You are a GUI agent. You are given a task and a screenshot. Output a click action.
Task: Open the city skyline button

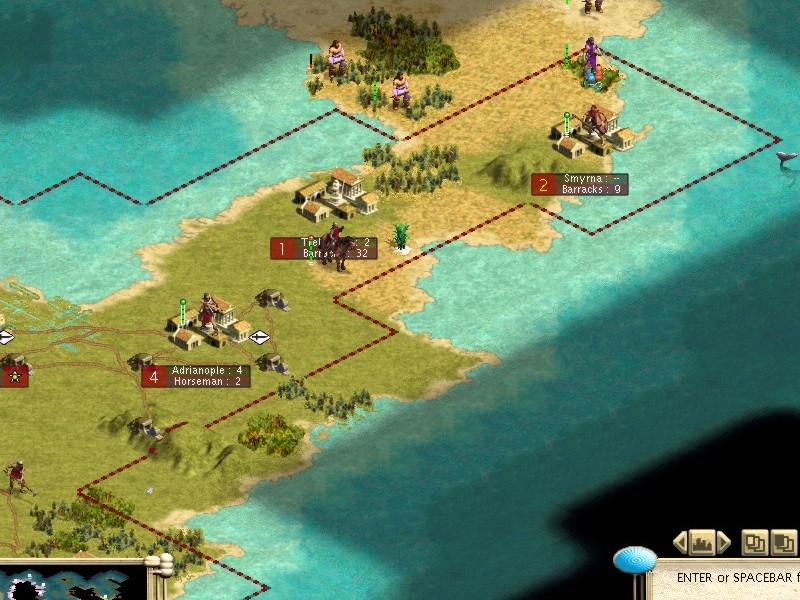(702, 543)
